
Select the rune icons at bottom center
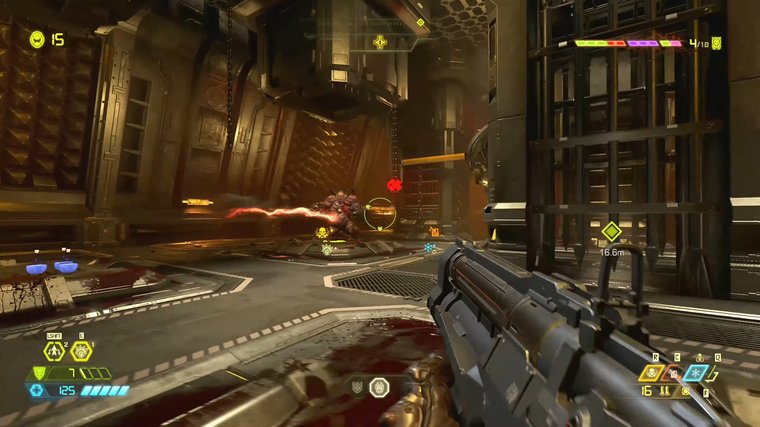pyautogui.click(x=370, y=387)
